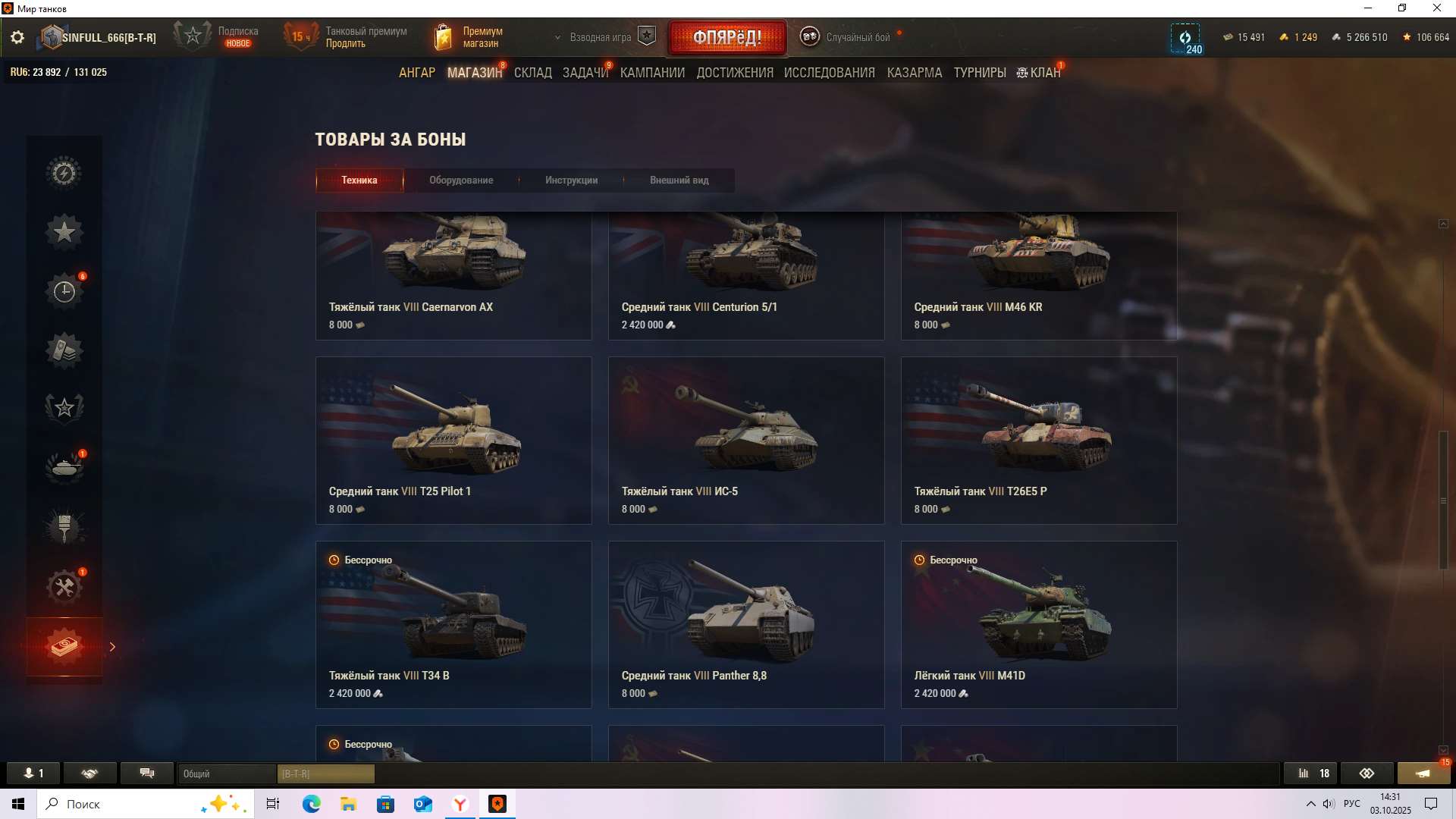Open the clock/history sidebar icon with badge
1456x819 pixels.
tap(64, 290)
